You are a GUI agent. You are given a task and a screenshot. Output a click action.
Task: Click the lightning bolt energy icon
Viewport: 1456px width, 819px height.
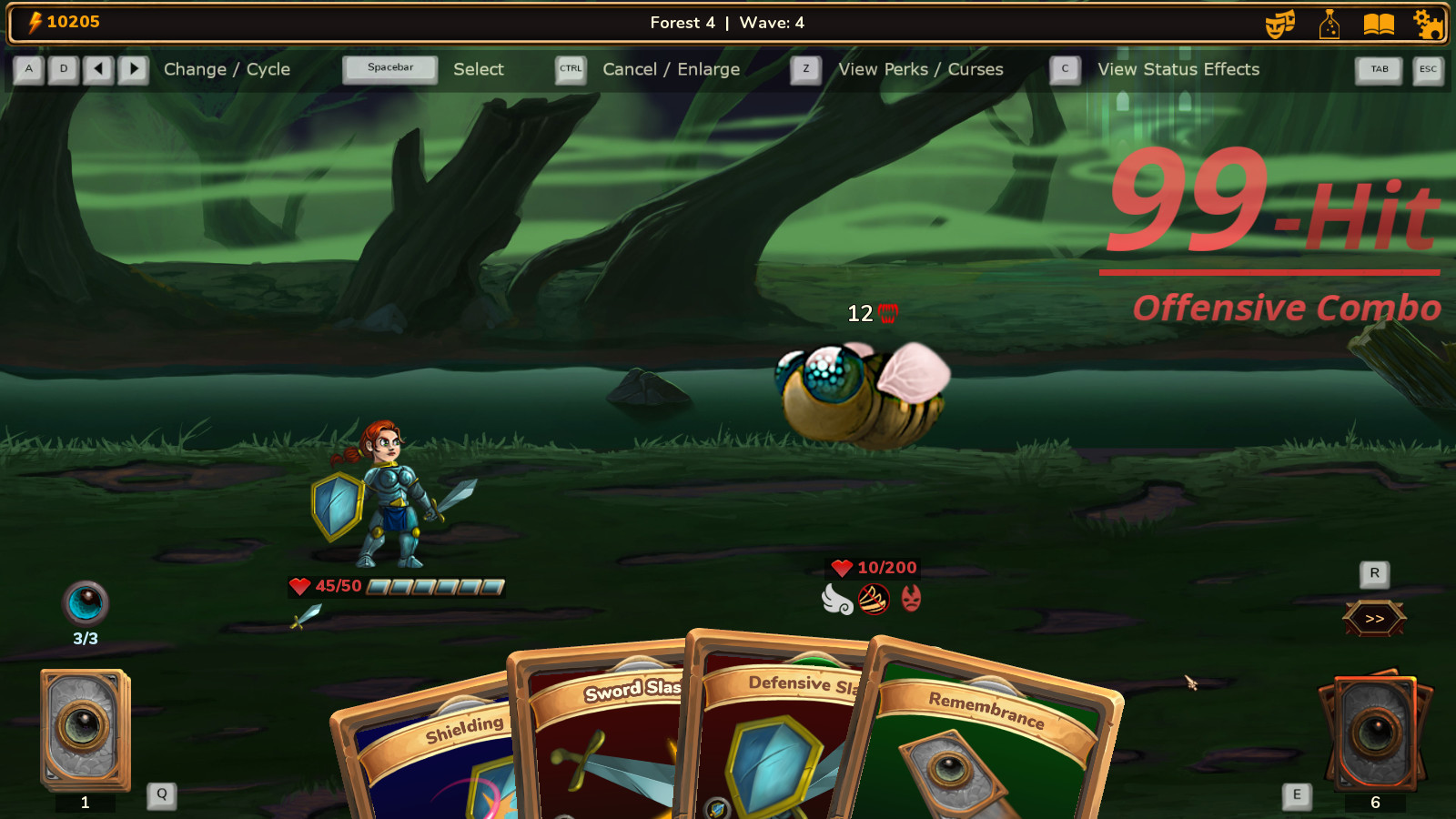tap(34, 22)
